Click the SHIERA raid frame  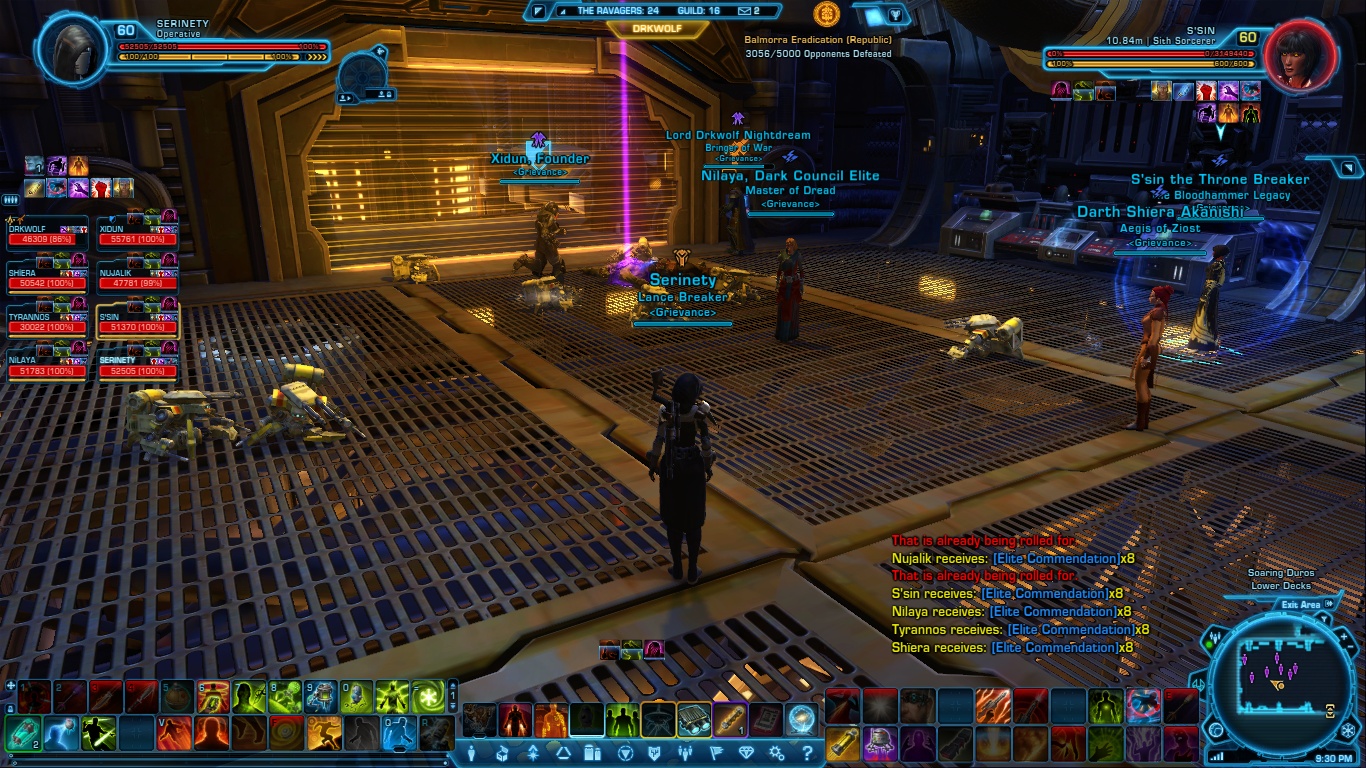pos(46,278)
